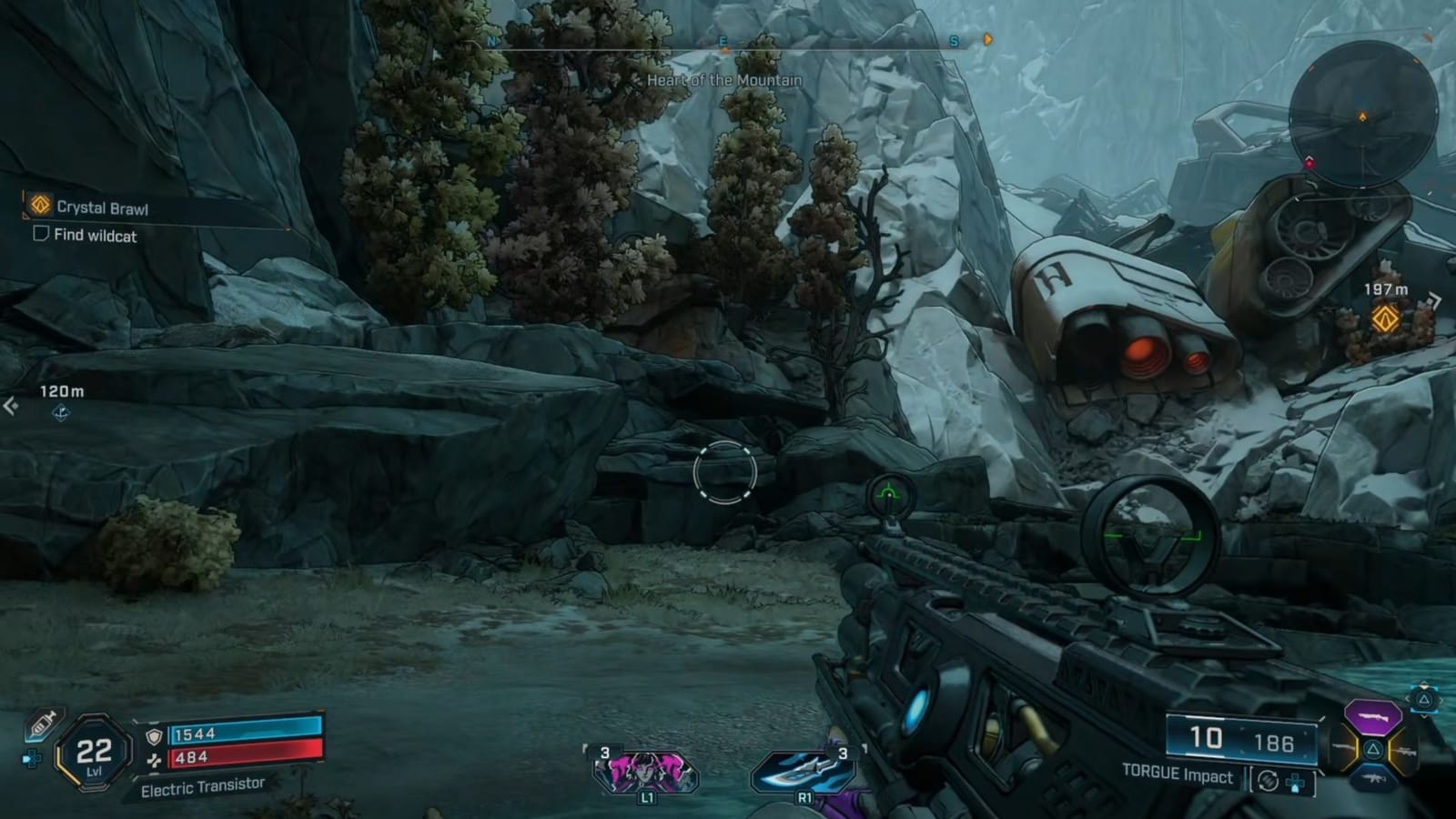The width and height of the screenshot is (1456, 819).
Task: Click the Heart of the Mountain location label
Action: point(723,80)
